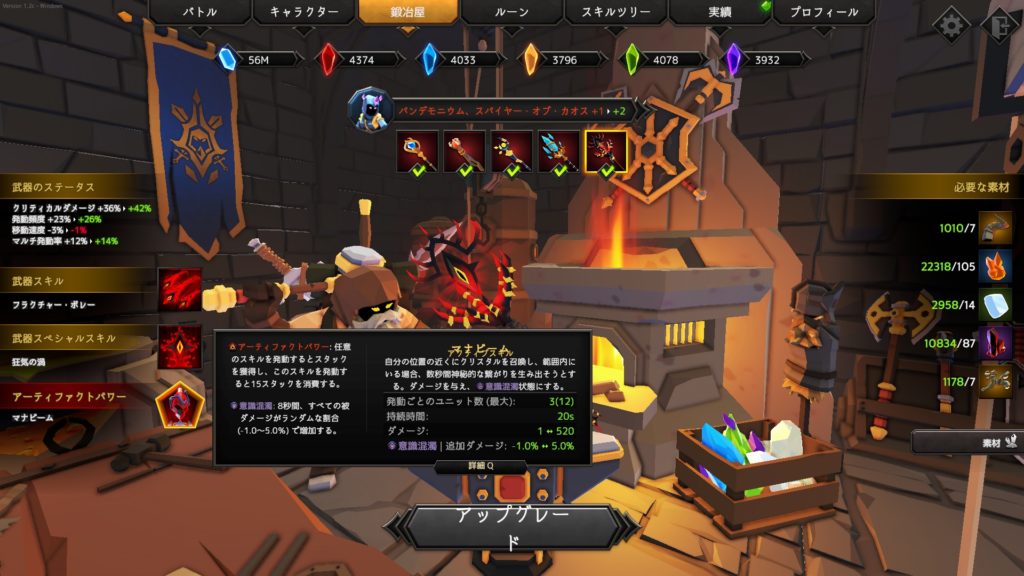Pick the highlighted red chaos staff
This screenshot has width=1024, height=576.
607,150
